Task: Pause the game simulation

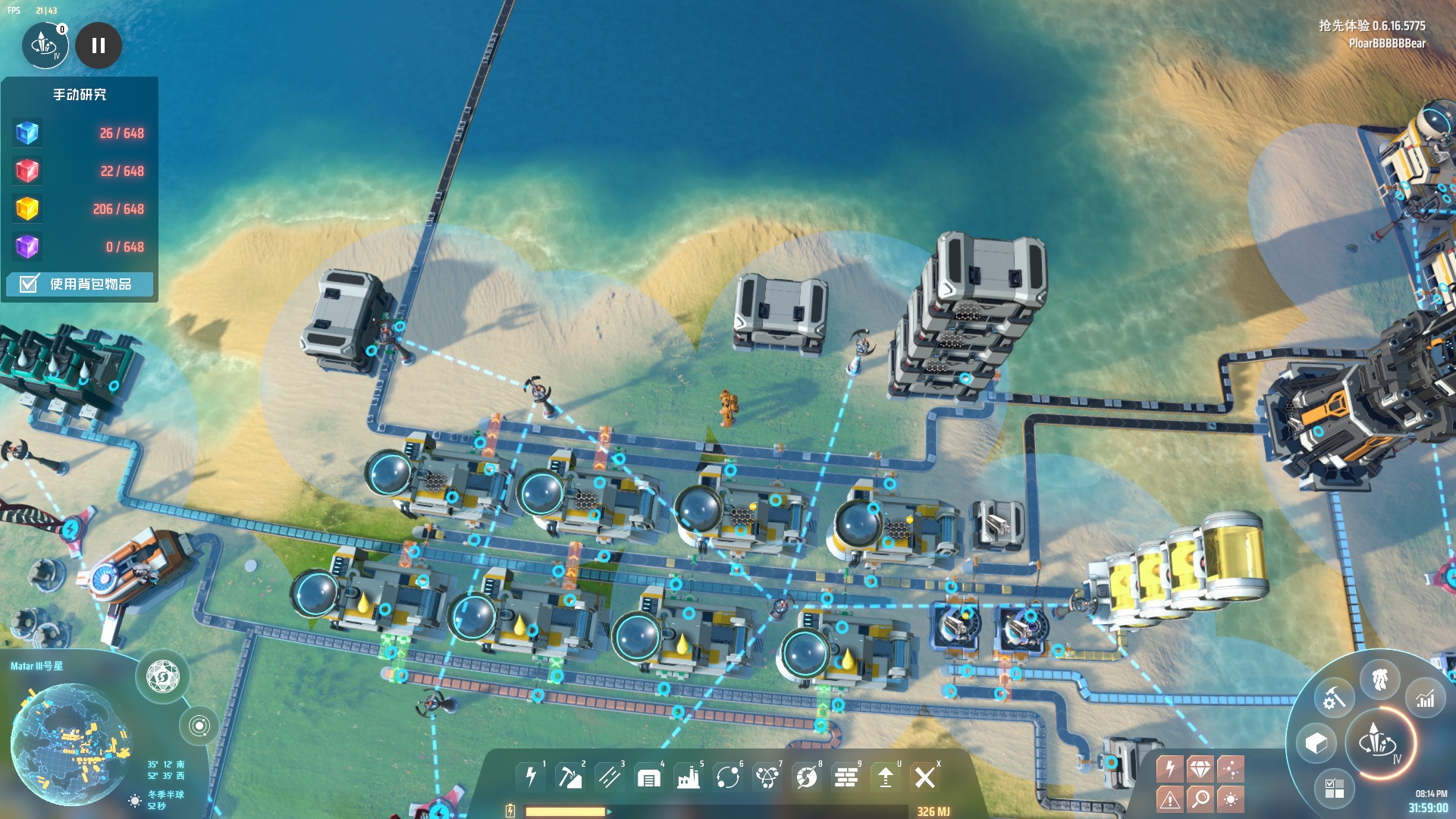Action: coord(99,45)
